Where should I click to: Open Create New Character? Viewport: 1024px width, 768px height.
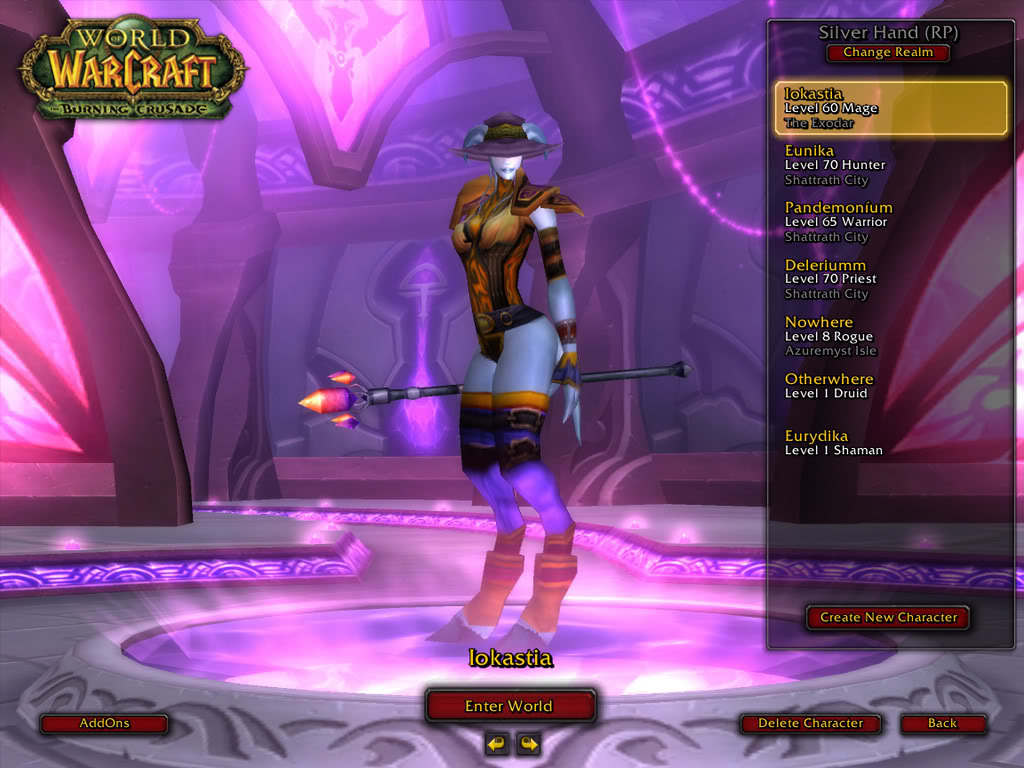tap(888, 618)
